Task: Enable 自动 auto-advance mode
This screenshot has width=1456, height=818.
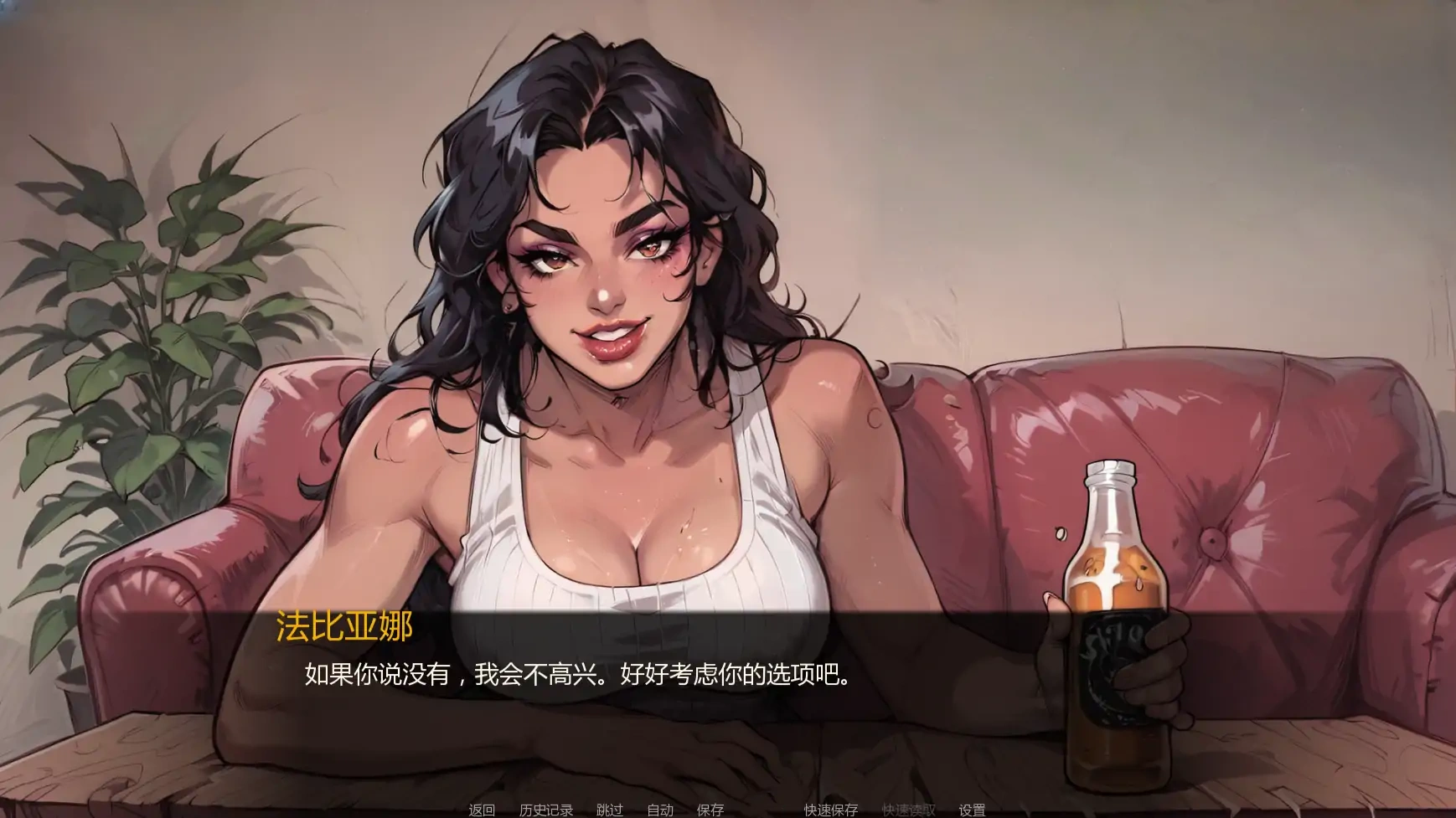Action: (x=658, y=810)
